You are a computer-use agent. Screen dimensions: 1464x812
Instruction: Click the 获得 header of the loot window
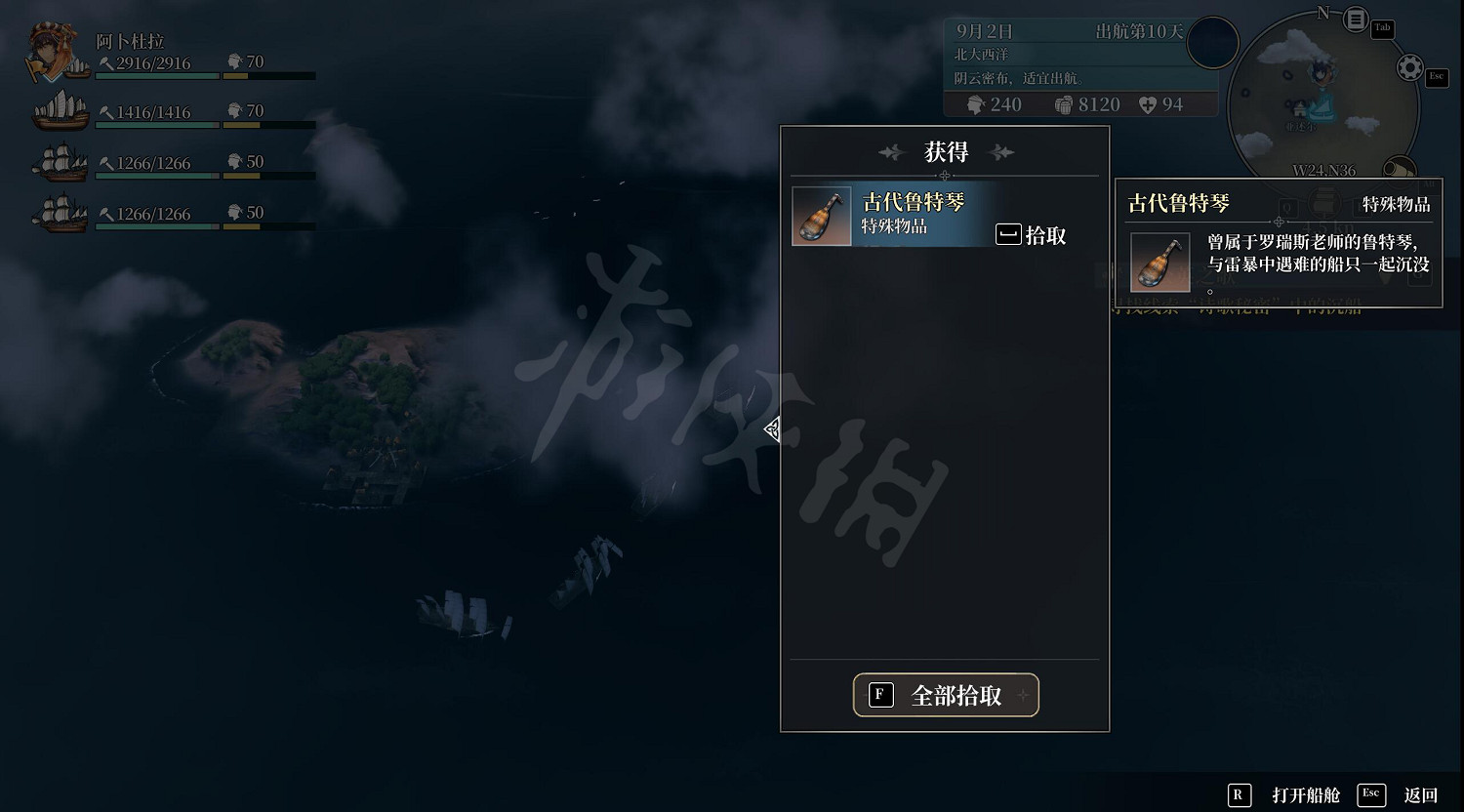tap(944, 152)
